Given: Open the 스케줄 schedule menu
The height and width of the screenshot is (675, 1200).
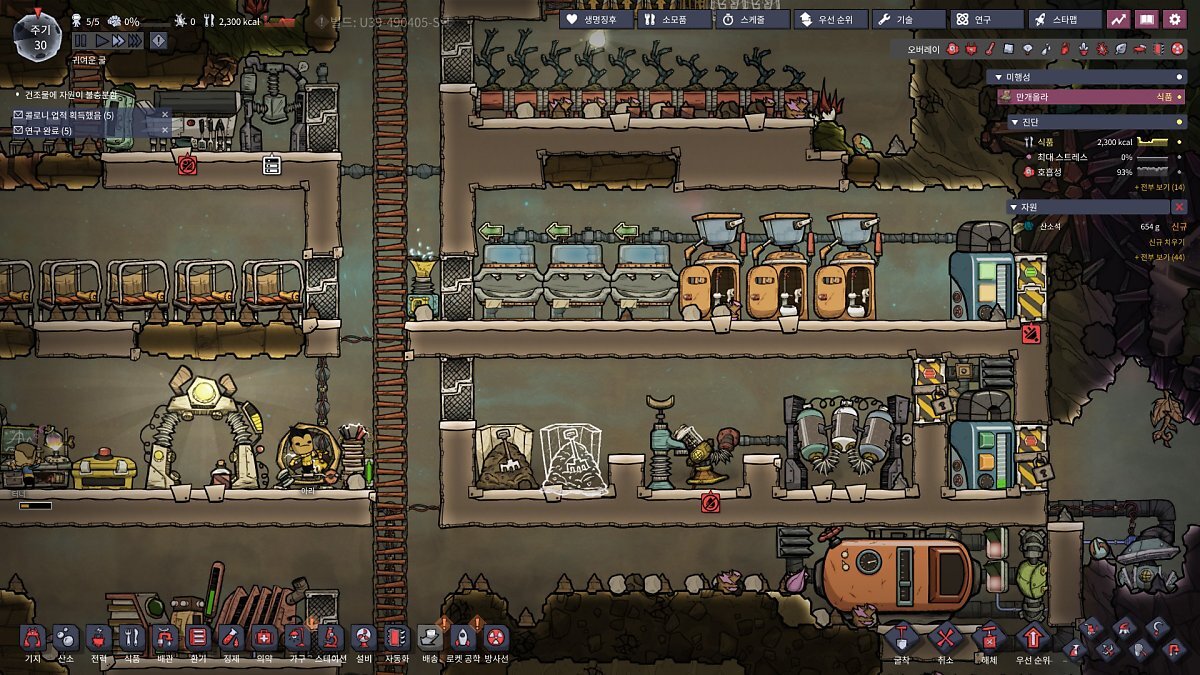Looking at the screenshot, I should coord(751,19).
